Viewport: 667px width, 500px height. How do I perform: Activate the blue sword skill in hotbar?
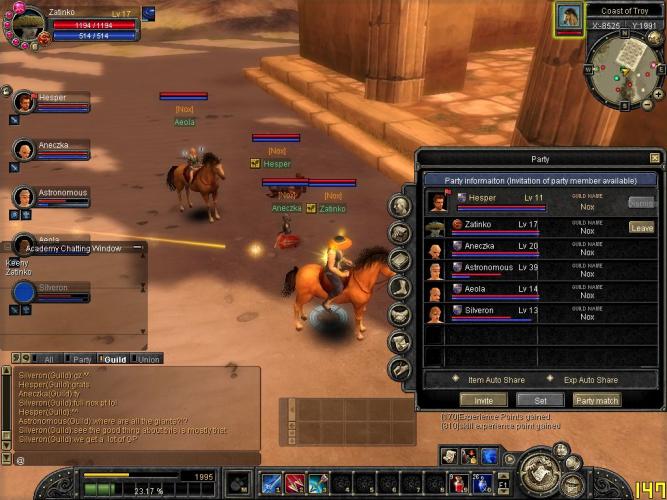pyautogui.click(x=270, y=484)
